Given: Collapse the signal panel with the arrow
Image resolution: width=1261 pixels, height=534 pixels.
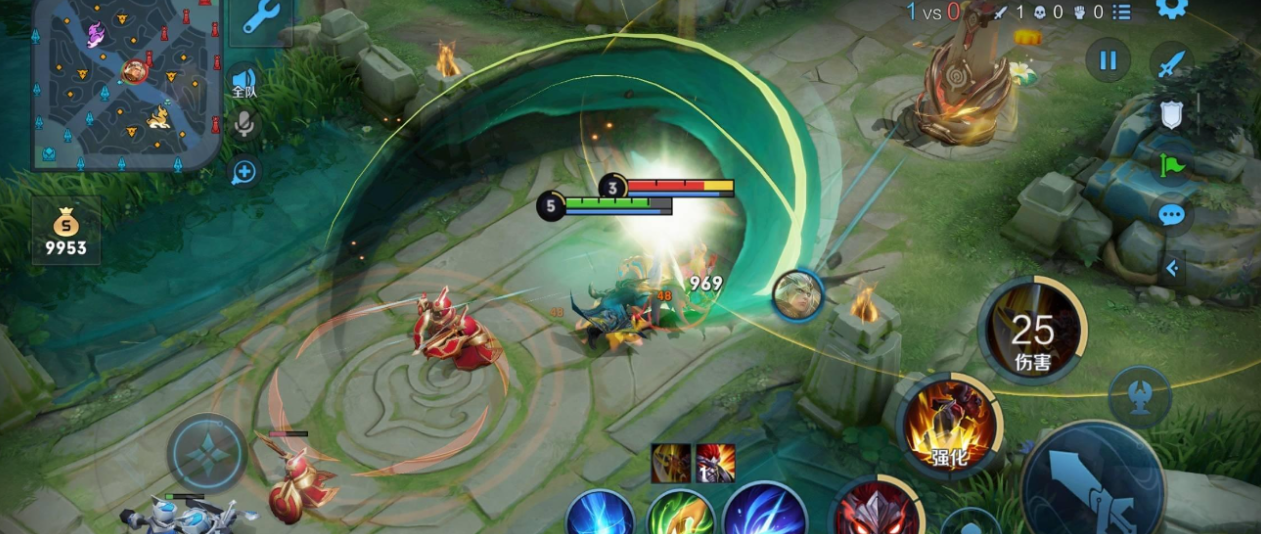Looking at the screenshot, I should [1172, 268].
